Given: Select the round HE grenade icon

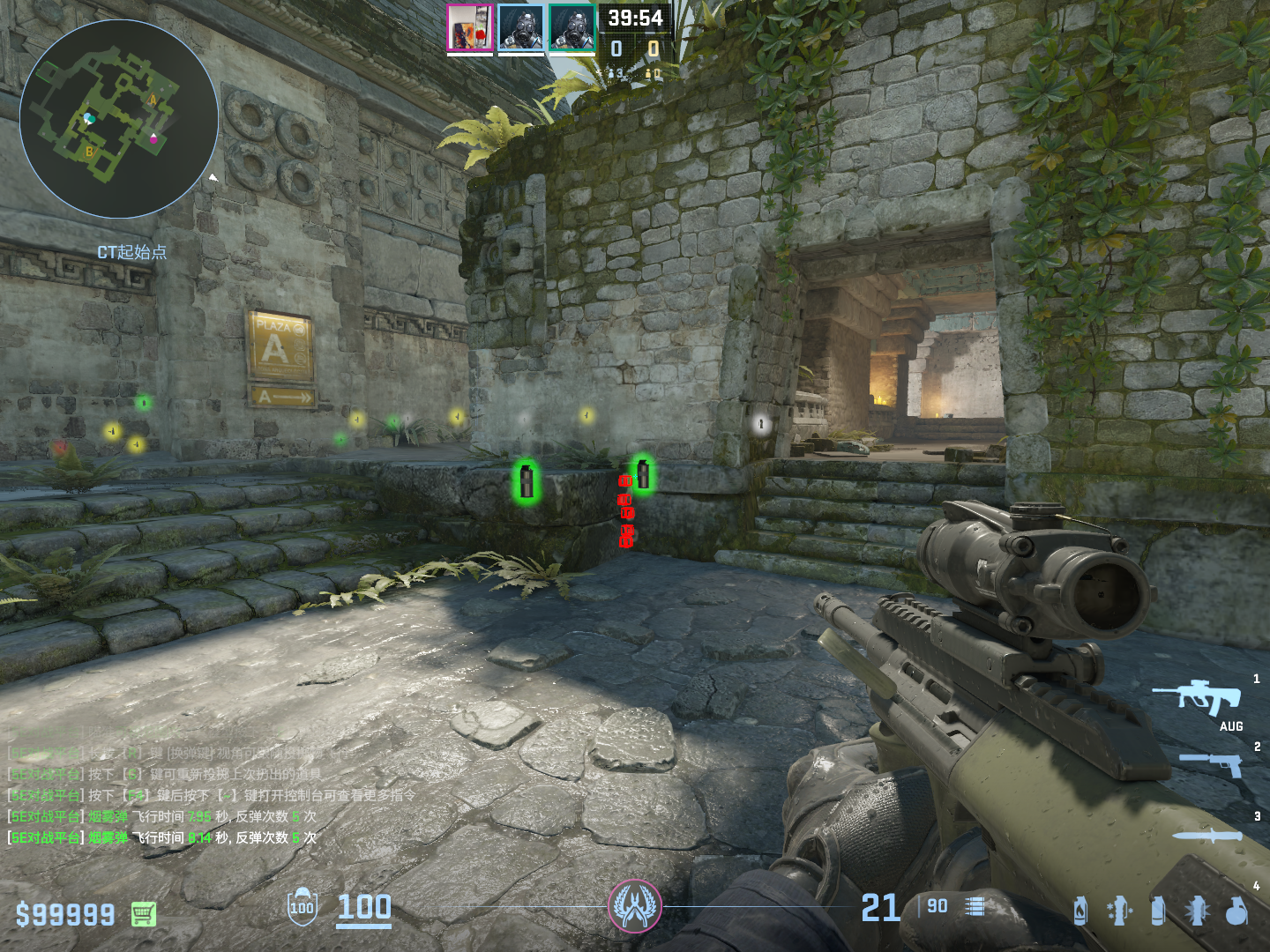Looking at the screenshot, I should 1236,911.
